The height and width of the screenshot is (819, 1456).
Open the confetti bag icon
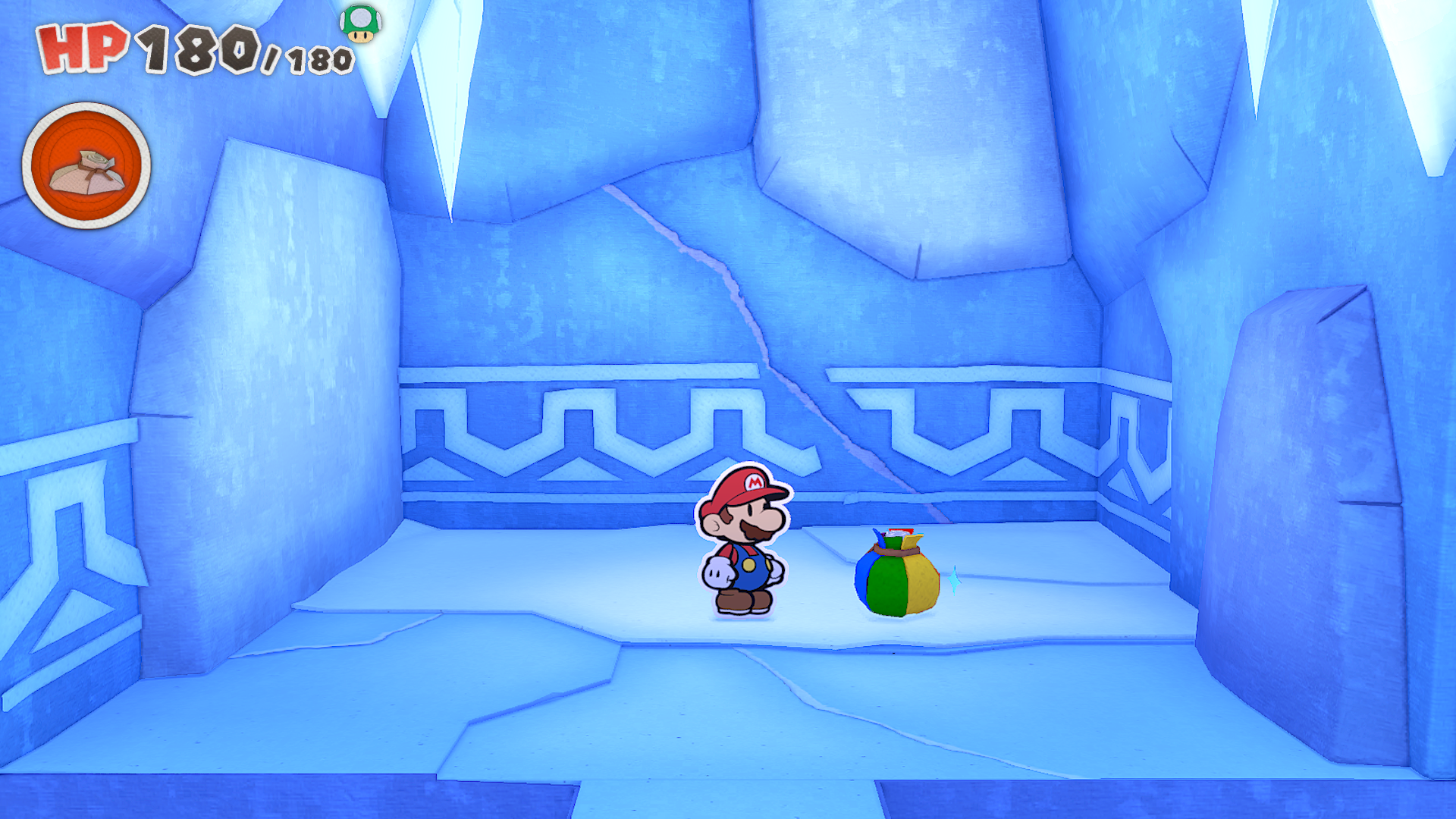[x=86, y=166]
